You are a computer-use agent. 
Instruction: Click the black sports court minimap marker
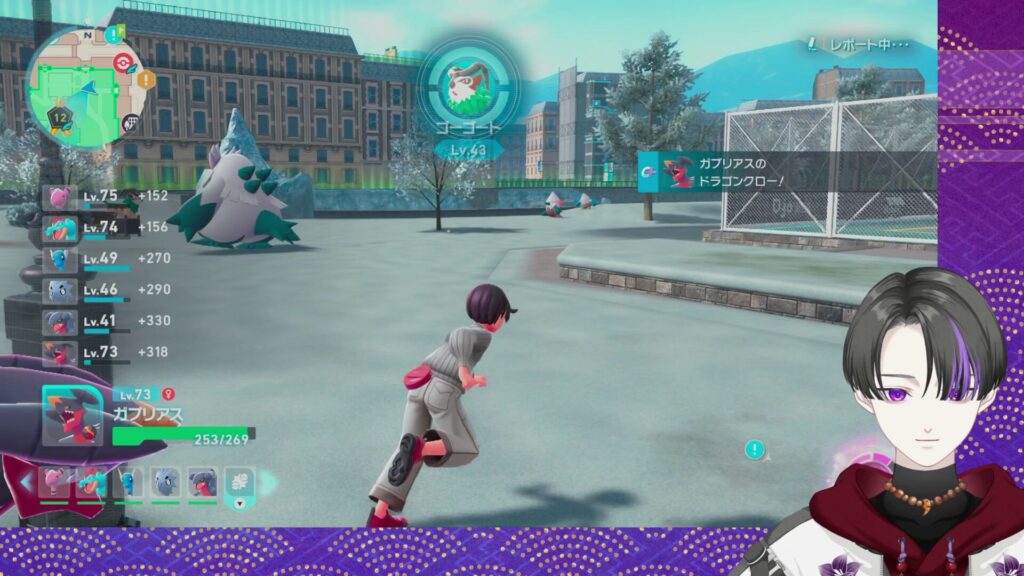130,124
